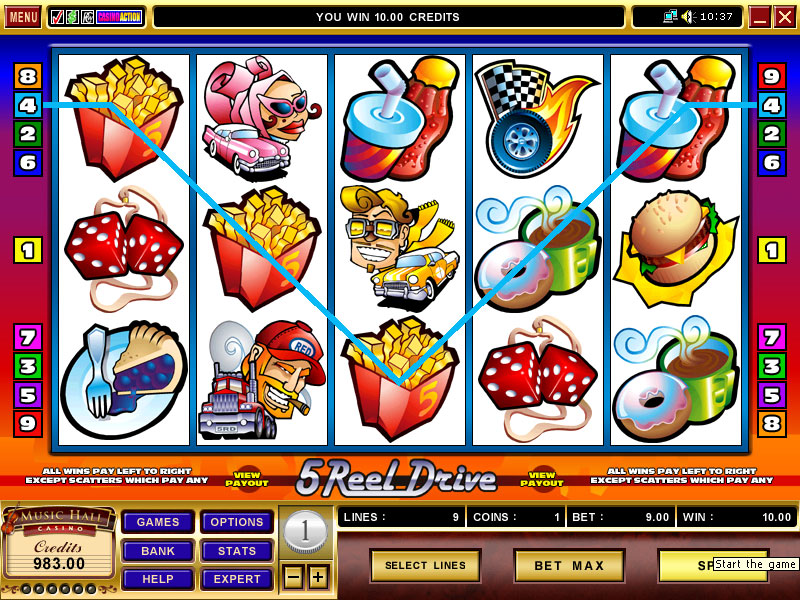Place the maximum bet with Bet Max
800x600 pixels.
569,566
